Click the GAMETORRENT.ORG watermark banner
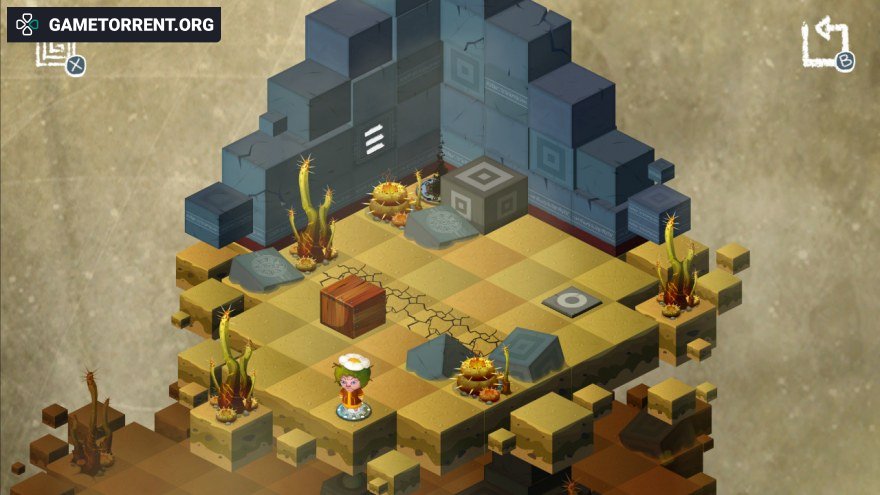Viewport: 880px width, 495px height. click(114, 24)
